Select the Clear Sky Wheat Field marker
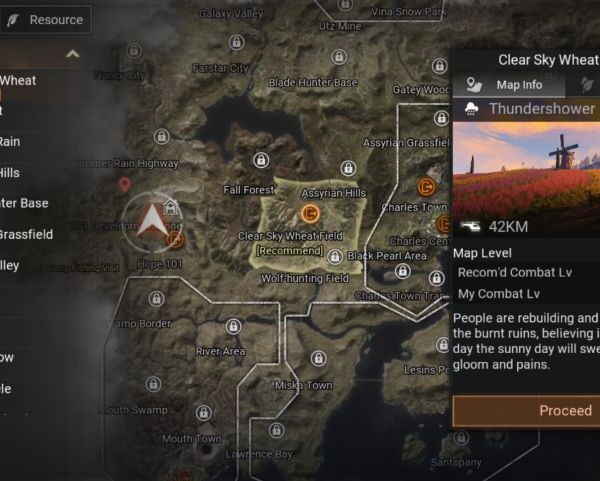The image size is (600, 481). pos(310,213)
